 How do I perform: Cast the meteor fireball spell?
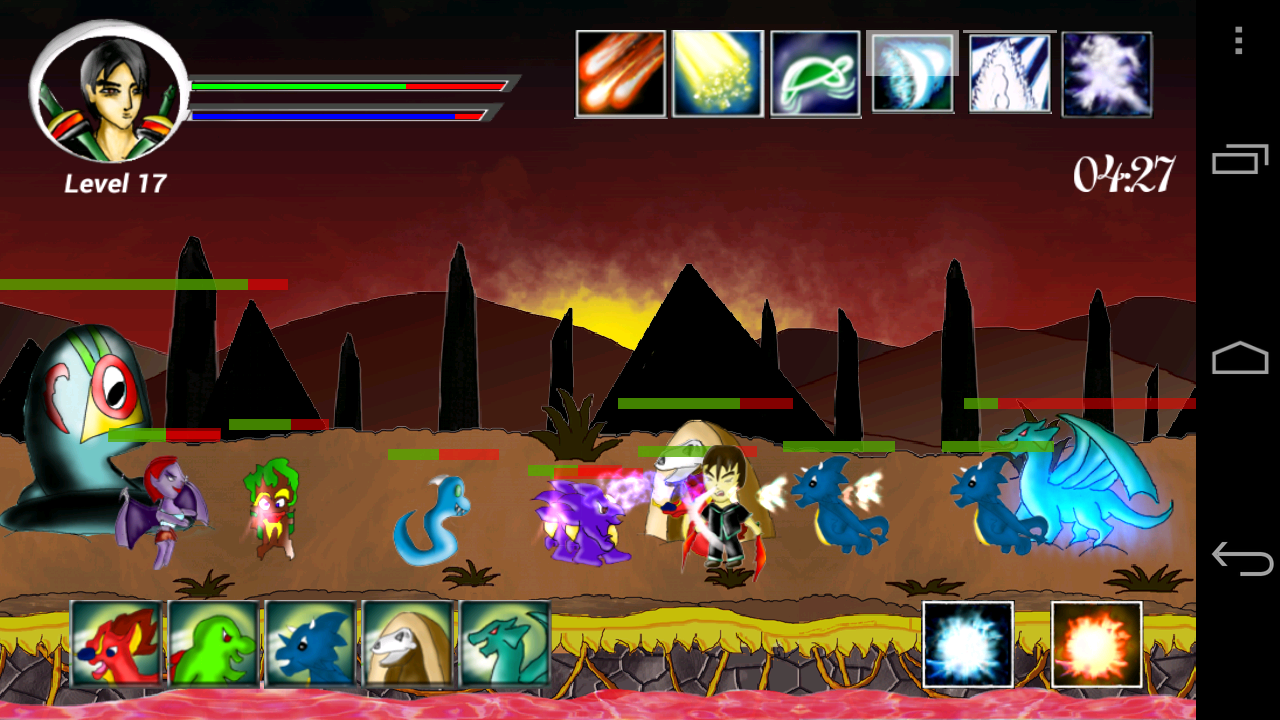[621, 74]
